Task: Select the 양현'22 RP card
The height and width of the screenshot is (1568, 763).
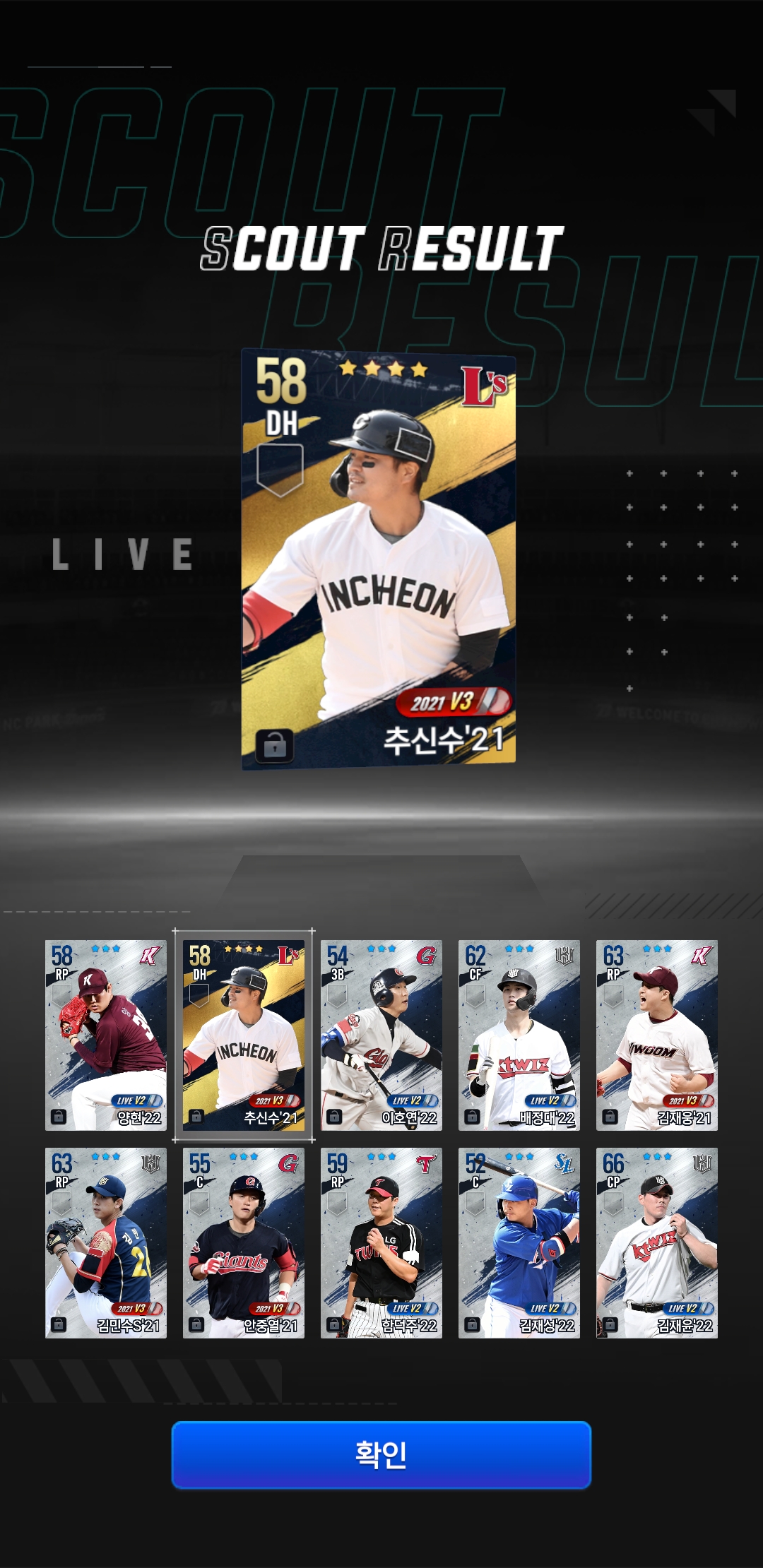Action: point(106,1035)
